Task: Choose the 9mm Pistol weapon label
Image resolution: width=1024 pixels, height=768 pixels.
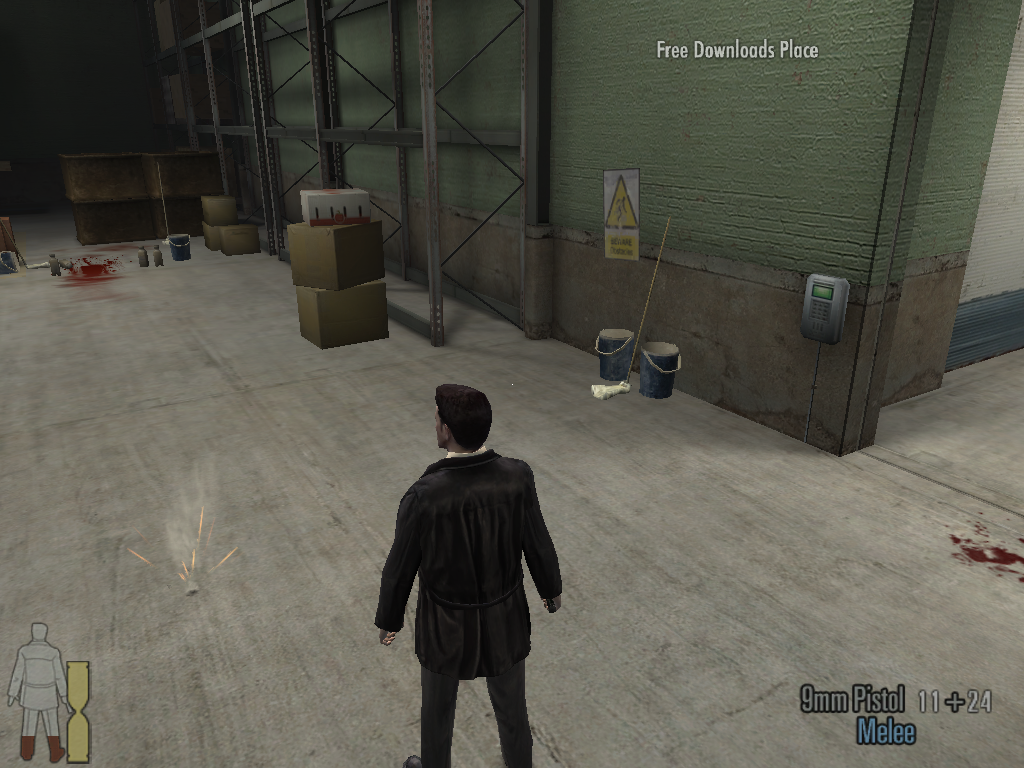Action: [853, 700]
